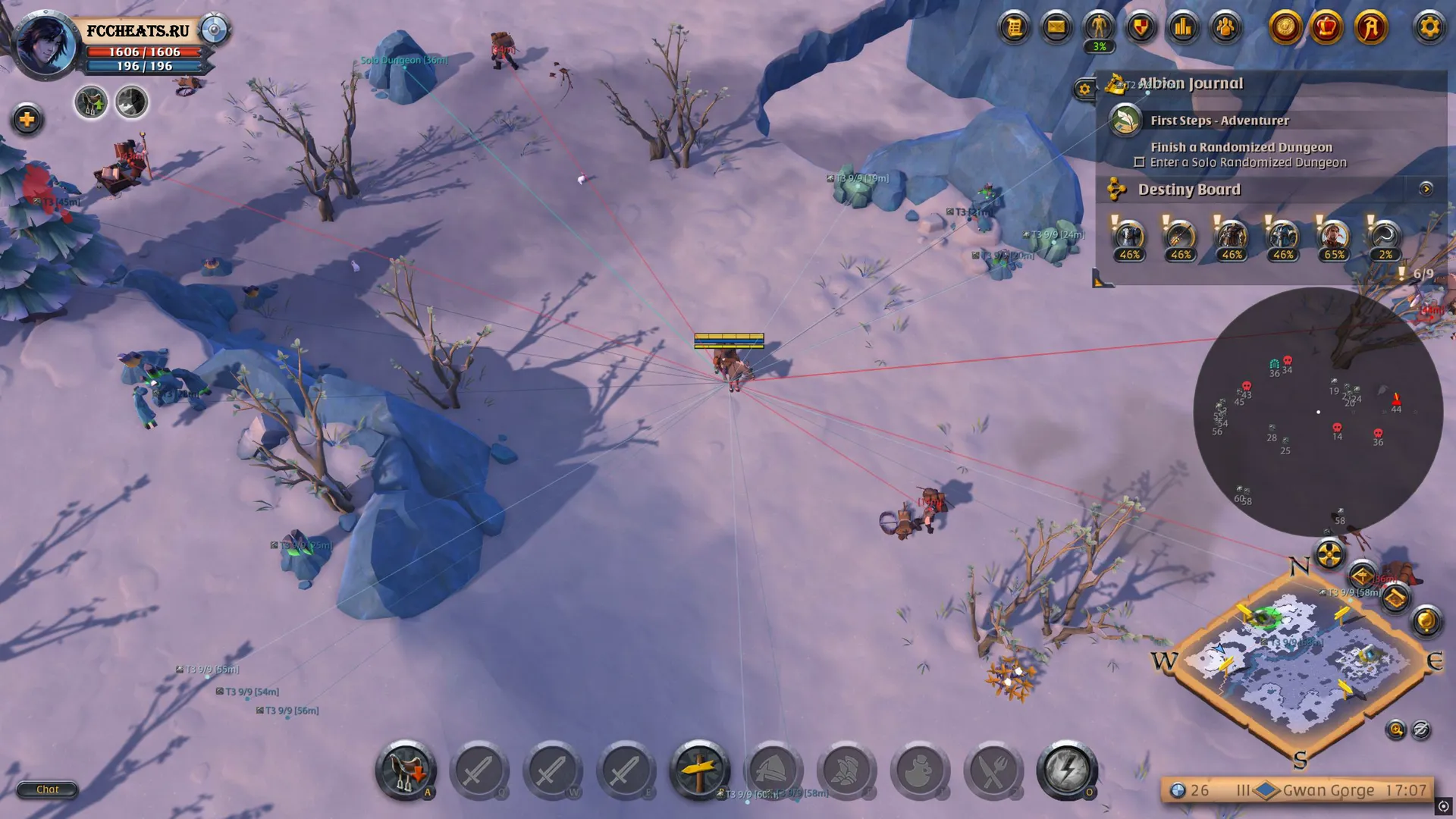Open the world globe map button

[1425, 621]
